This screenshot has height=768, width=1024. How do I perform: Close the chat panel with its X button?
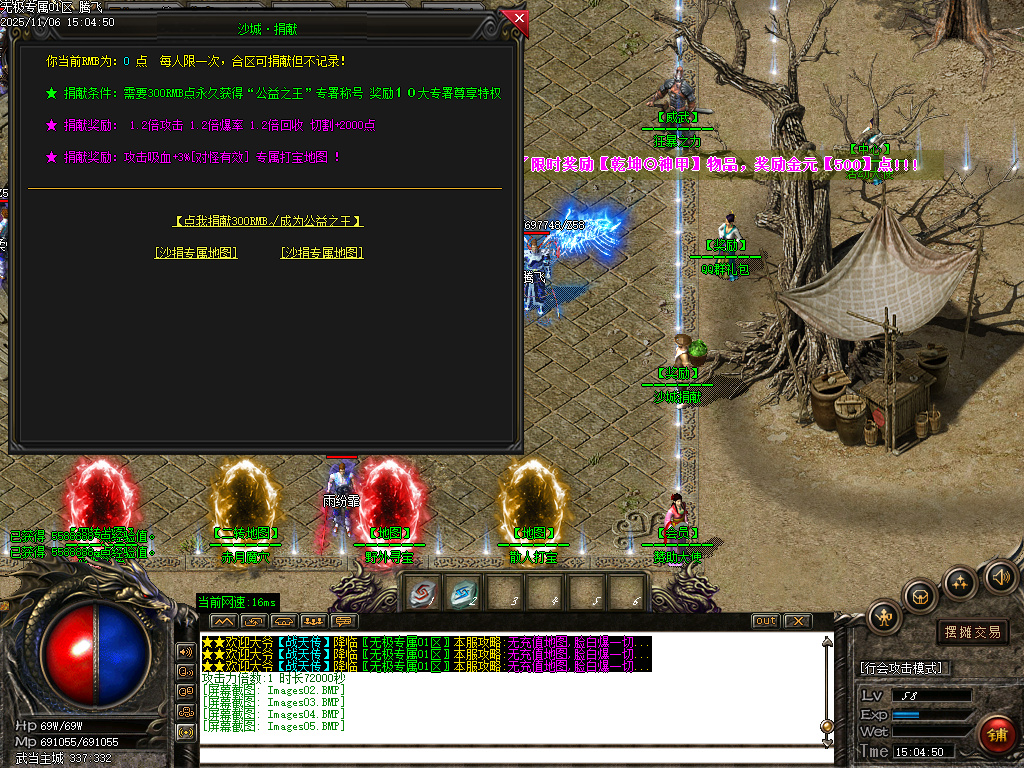[797, 621]
